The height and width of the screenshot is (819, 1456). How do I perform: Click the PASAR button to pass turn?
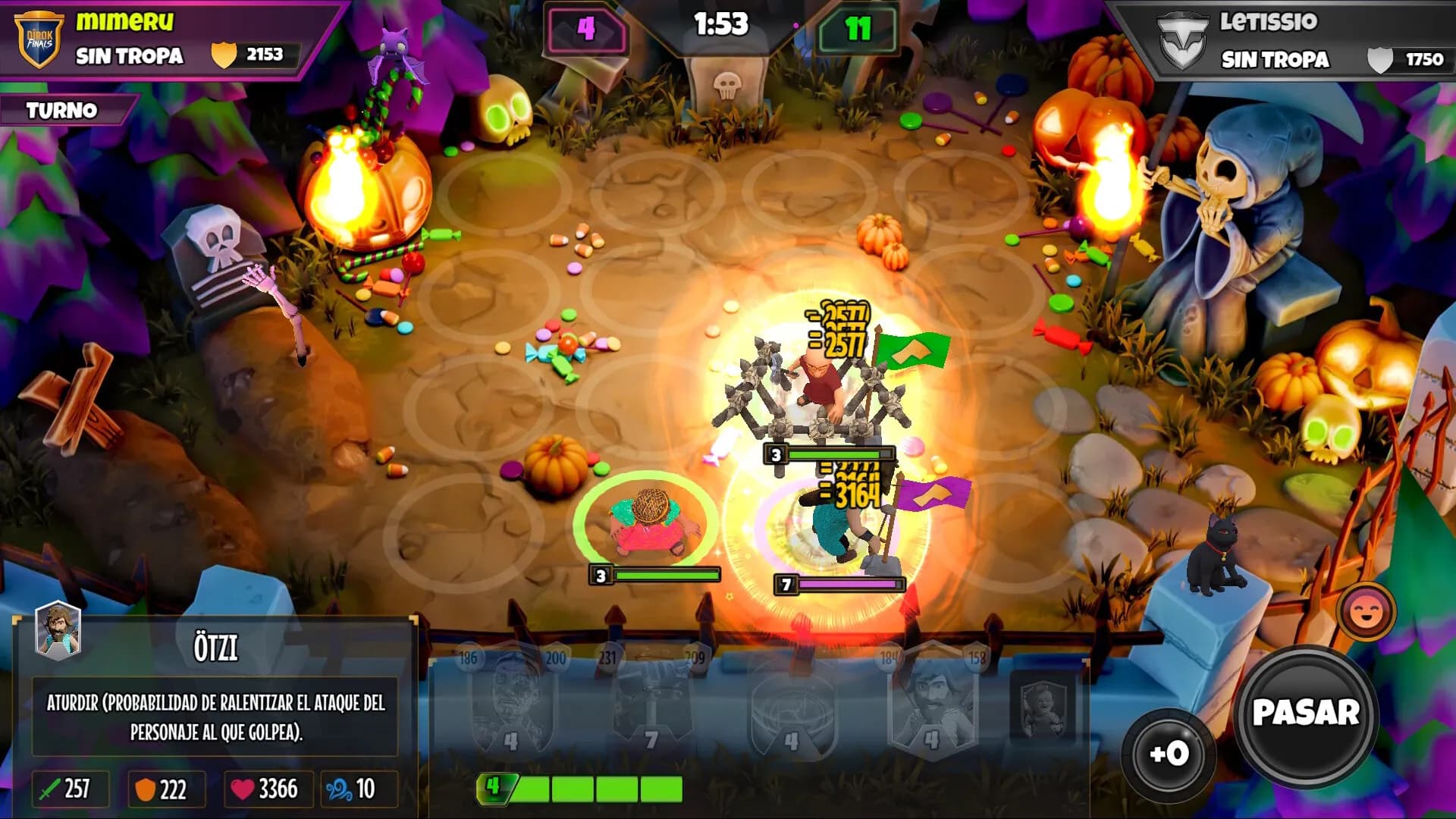coord(1305,714)
